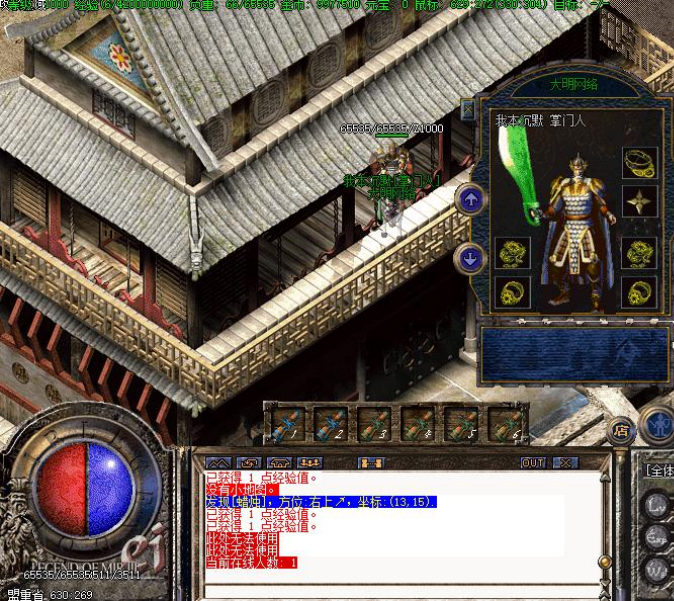
Task: Click the OUT button above the chat
Action: pos(534,463)
